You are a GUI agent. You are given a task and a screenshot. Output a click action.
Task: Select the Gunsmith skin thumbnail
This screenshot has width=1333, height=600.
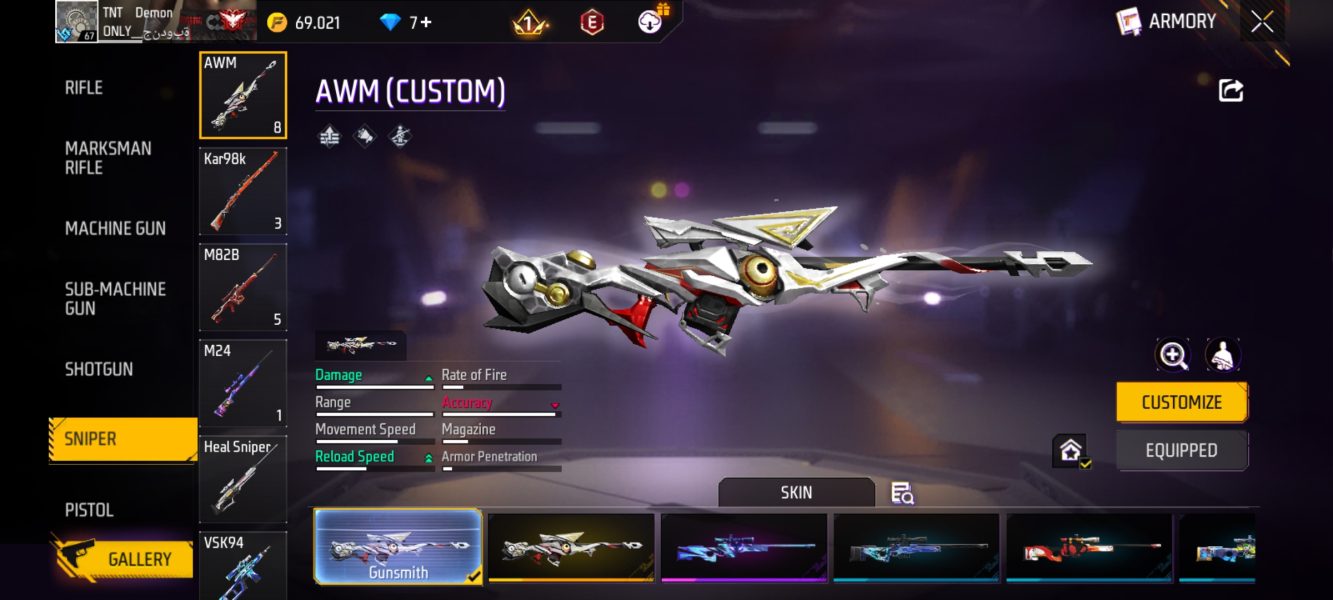(x=398, y=546)
